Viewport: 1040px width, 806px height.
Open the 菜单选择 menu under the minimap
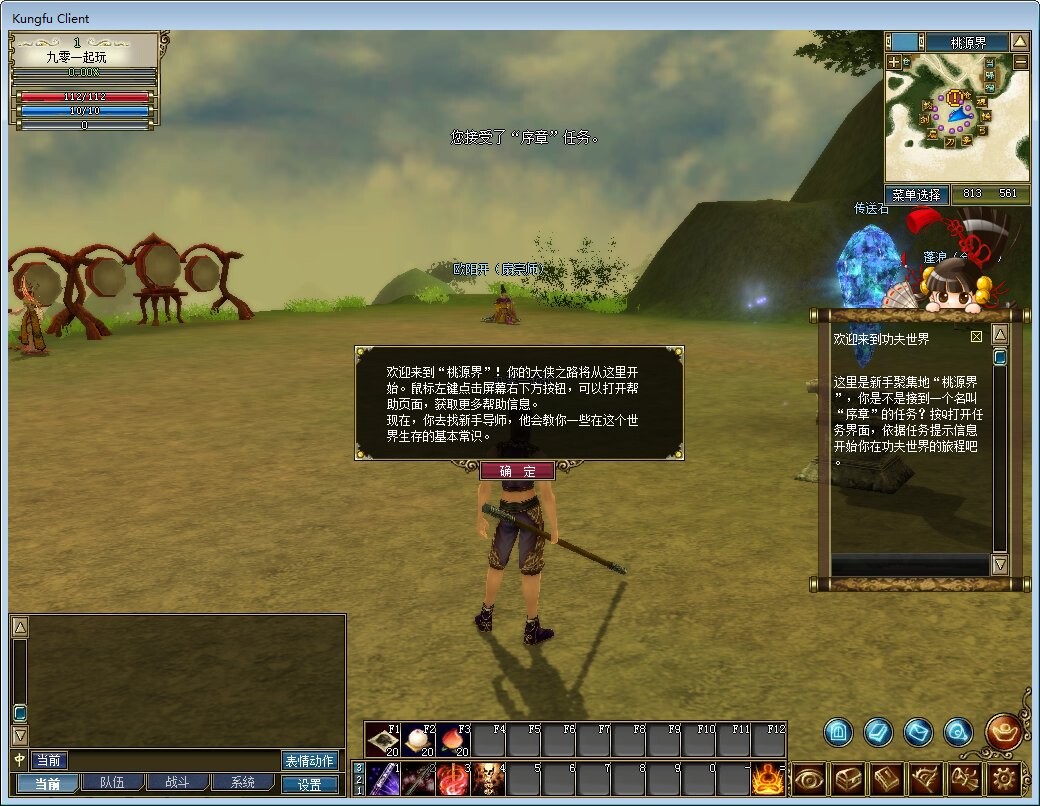pos(917,194)
